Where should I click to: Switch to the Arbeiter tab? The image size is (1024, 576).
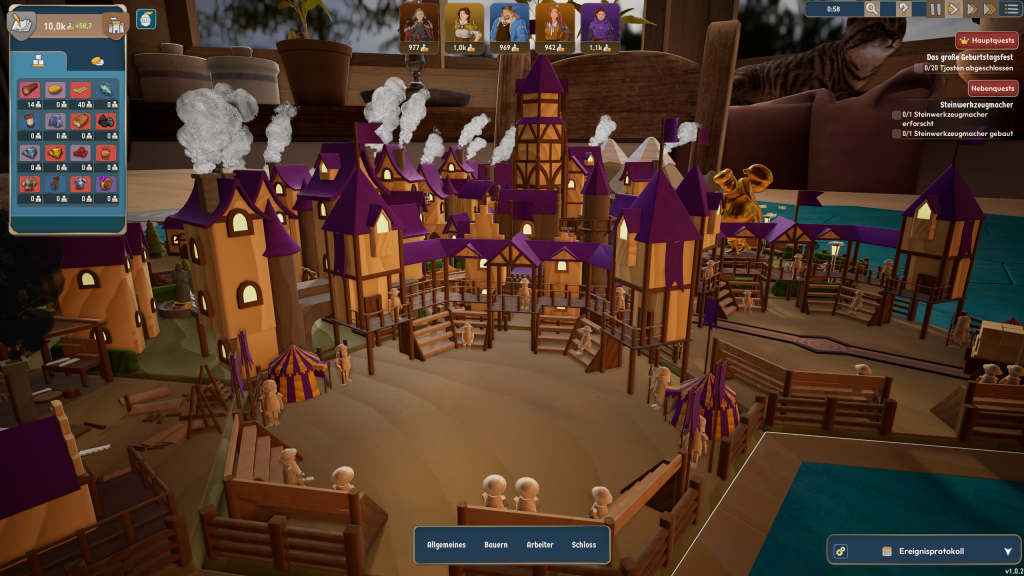coord(540,545)
